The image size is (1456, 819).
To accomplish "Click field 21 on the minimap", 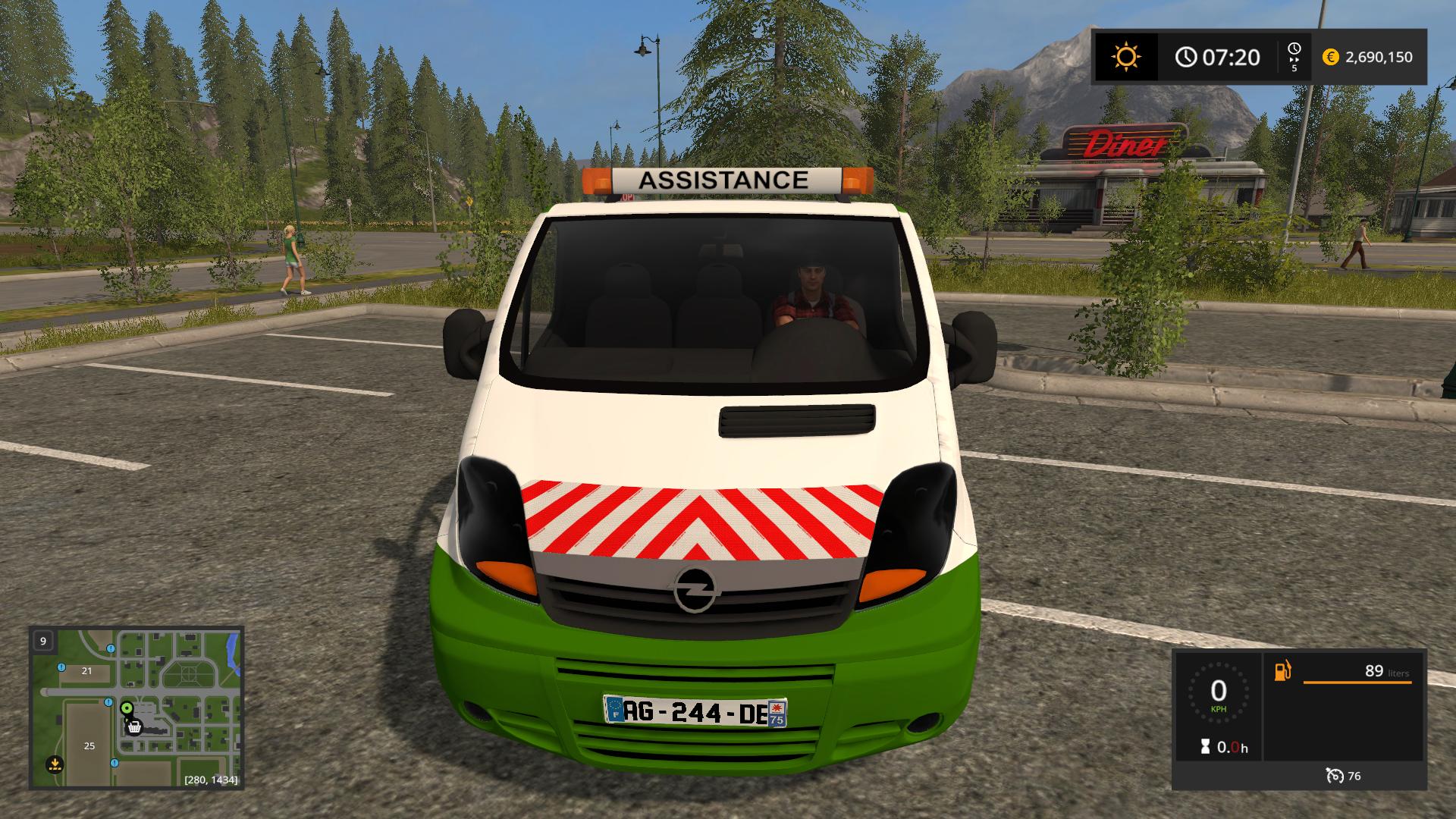I will tap(86, 670).
